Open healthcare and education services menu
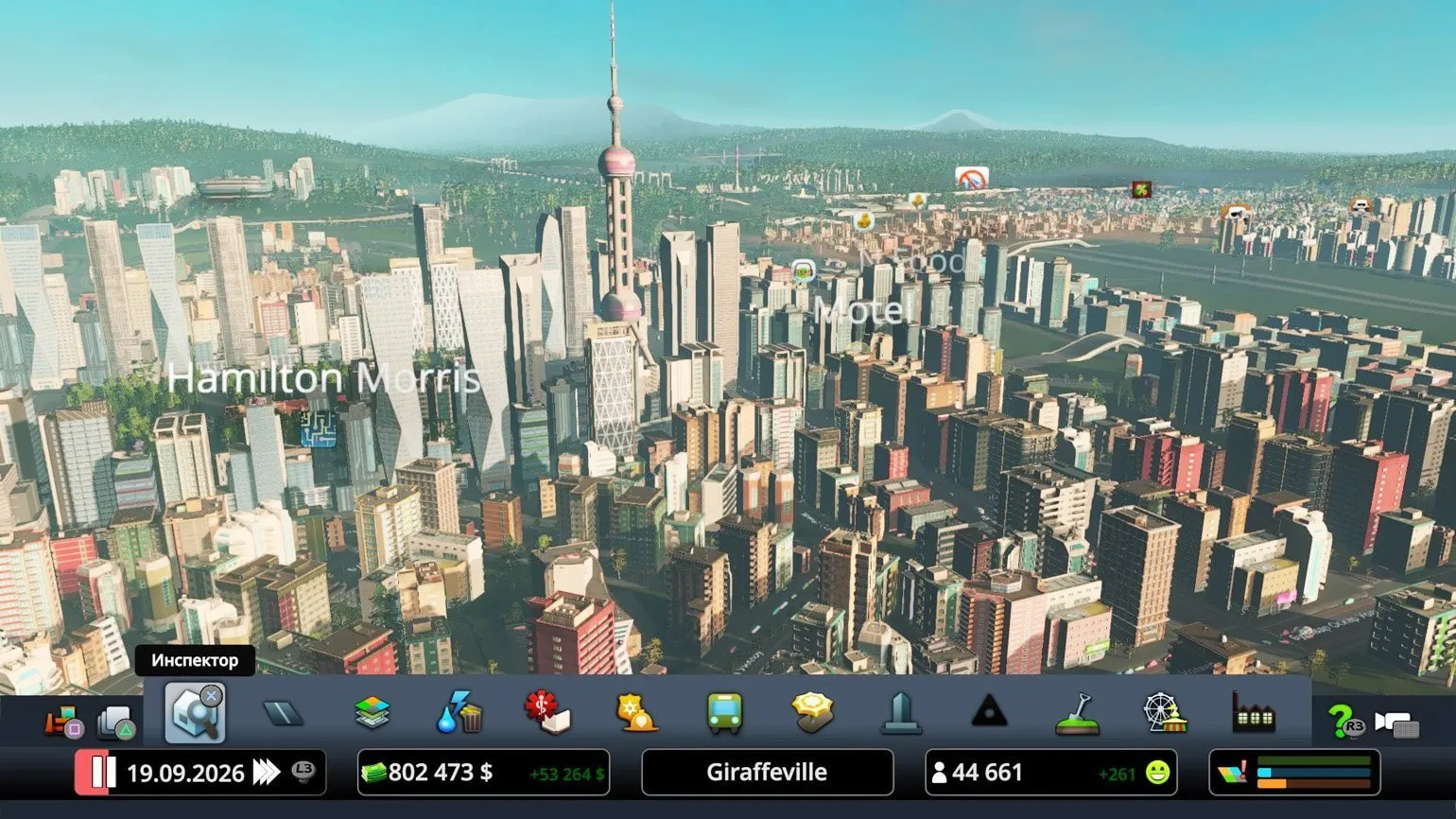The image size is (1456, 819). pyautogui.click(x=547, y=713)
